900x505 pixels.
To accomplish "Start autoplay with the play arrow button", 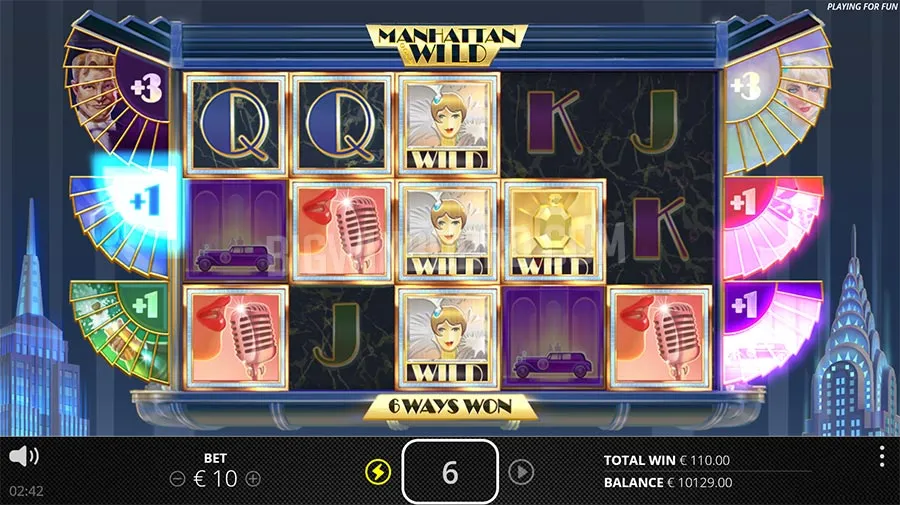I will click(x=520, y=472).
